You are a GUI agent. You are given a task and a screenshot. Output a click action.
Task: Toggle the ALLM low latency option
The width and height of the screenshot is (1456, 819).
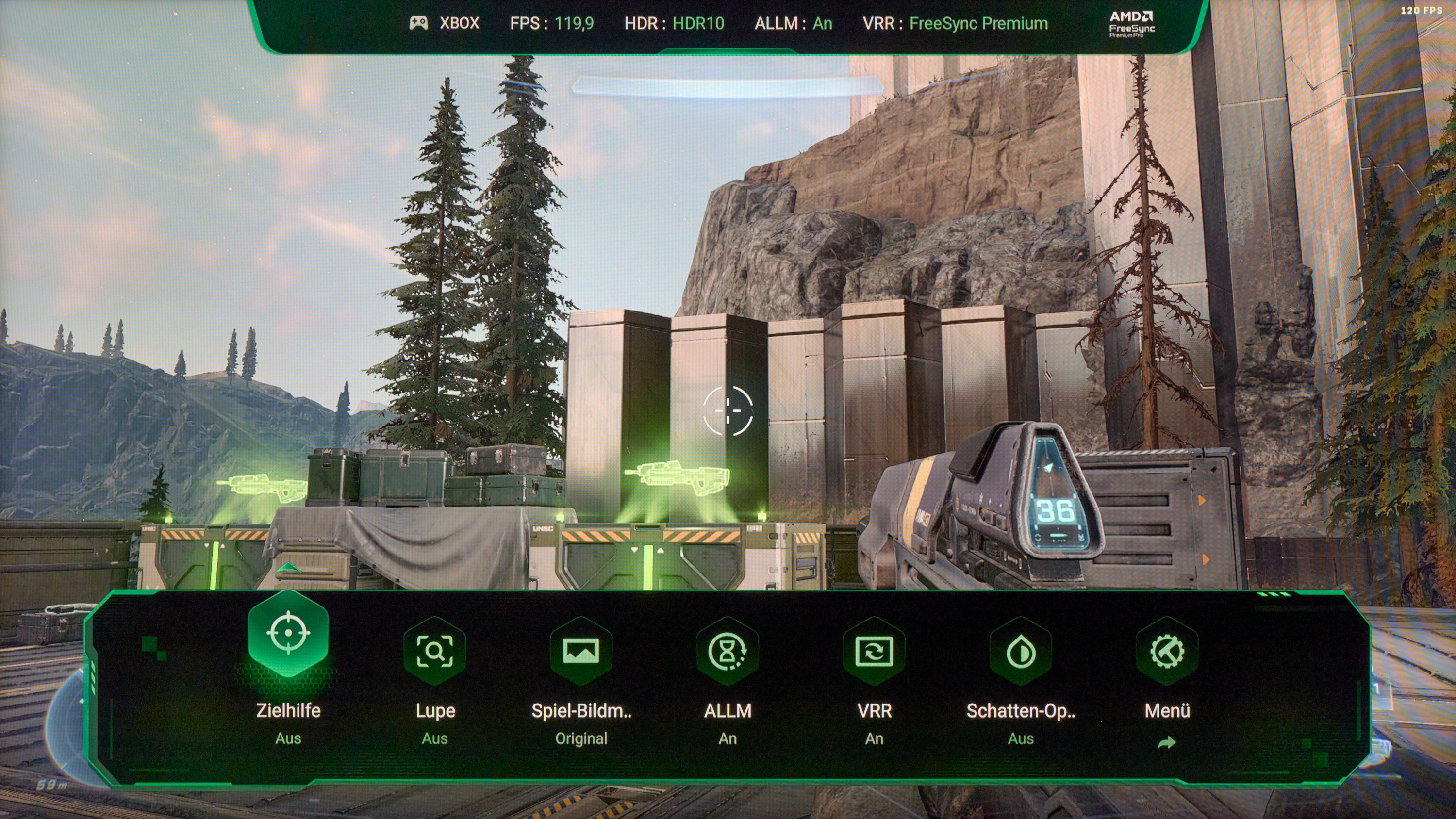tap(728, 652)
